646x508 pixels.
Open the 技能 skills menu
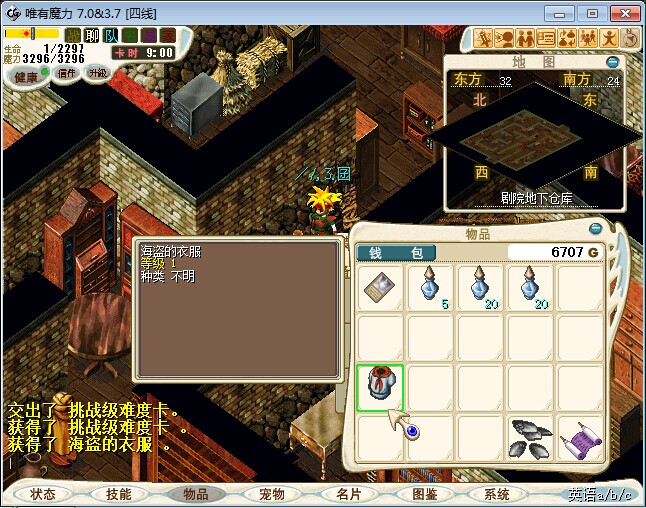point(118,494)
